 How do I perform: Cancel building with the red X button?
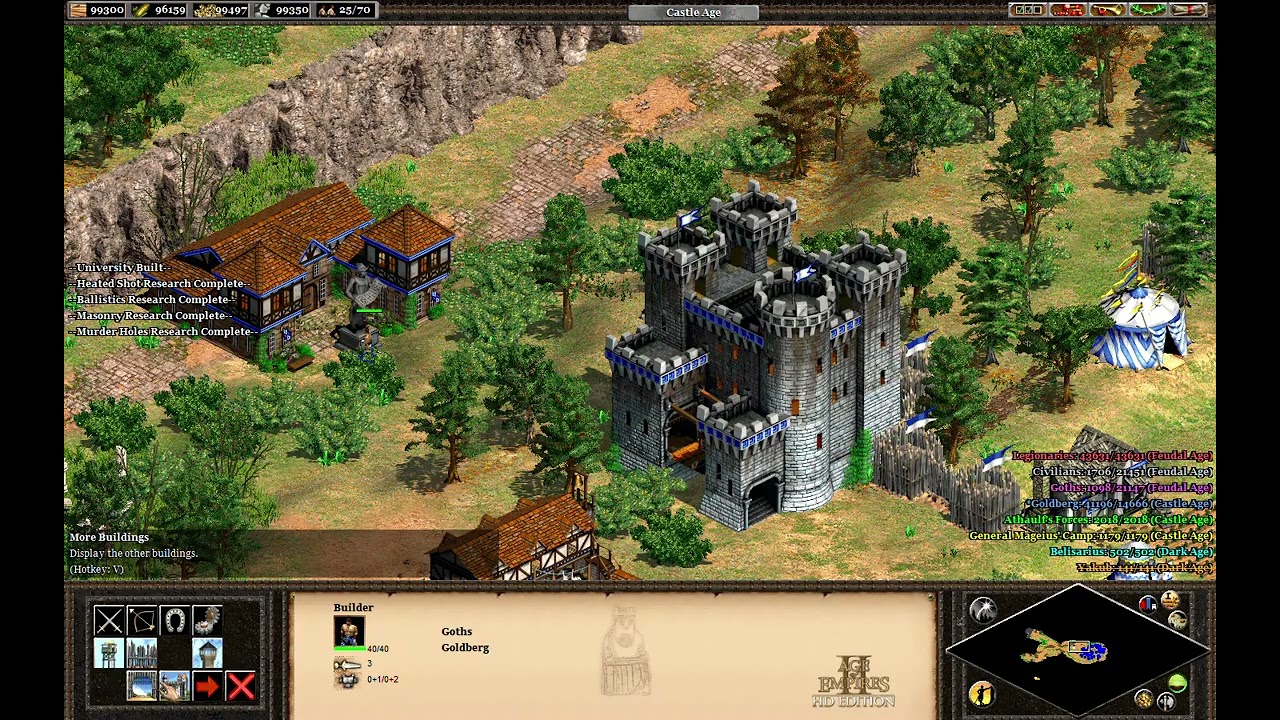click(x=240, y=686)
